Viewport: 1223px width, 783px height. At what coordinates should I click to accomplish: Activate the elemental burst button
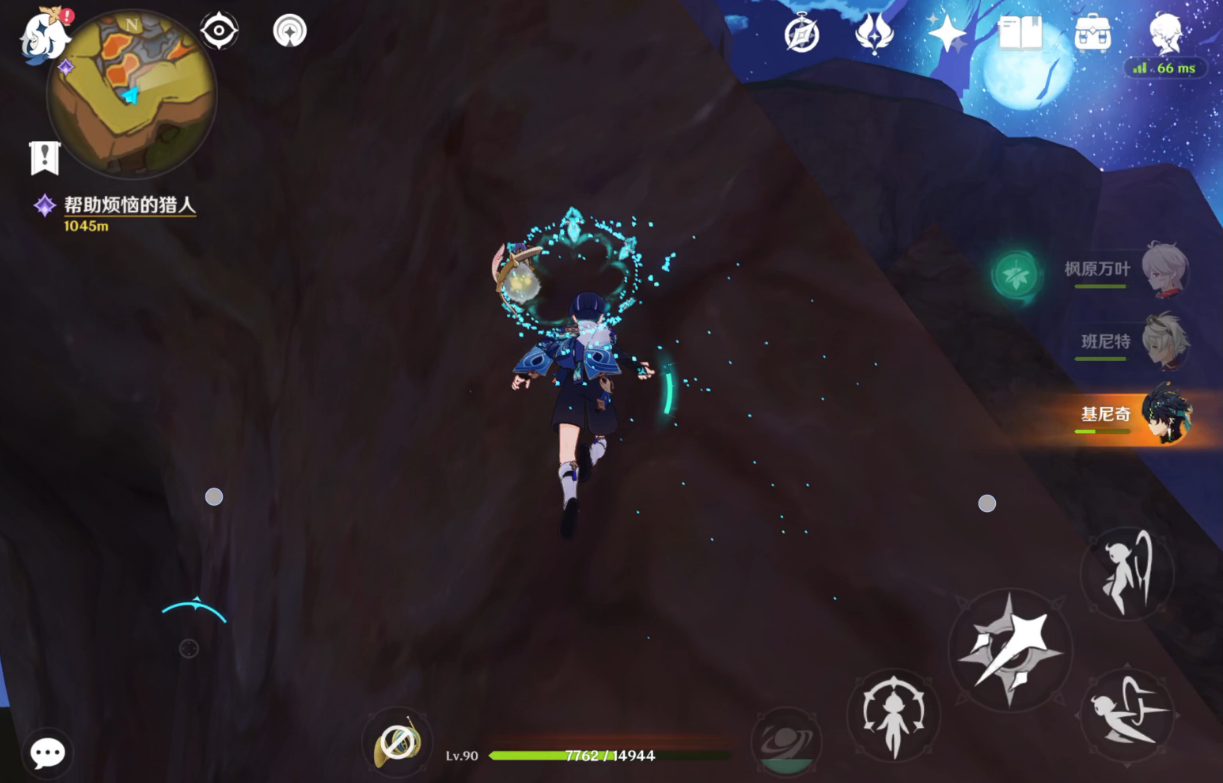tap(785, 741)
